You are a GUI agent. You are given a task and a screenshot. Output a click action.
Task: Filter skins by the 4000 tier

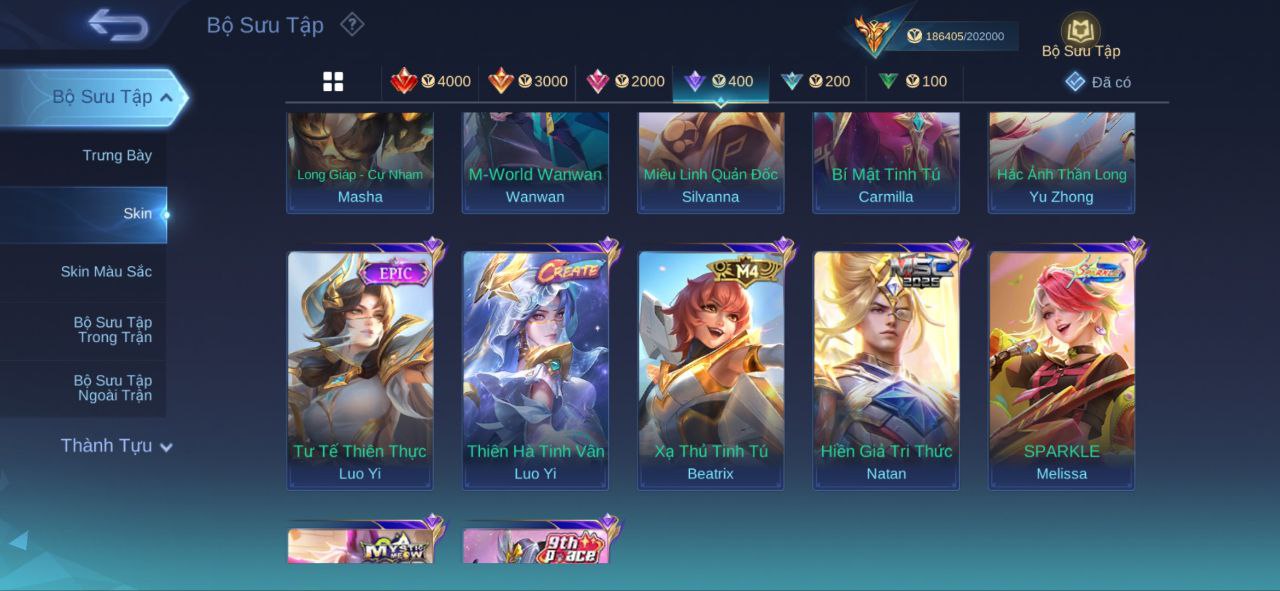pyautogui.click(x=430, y=82)
